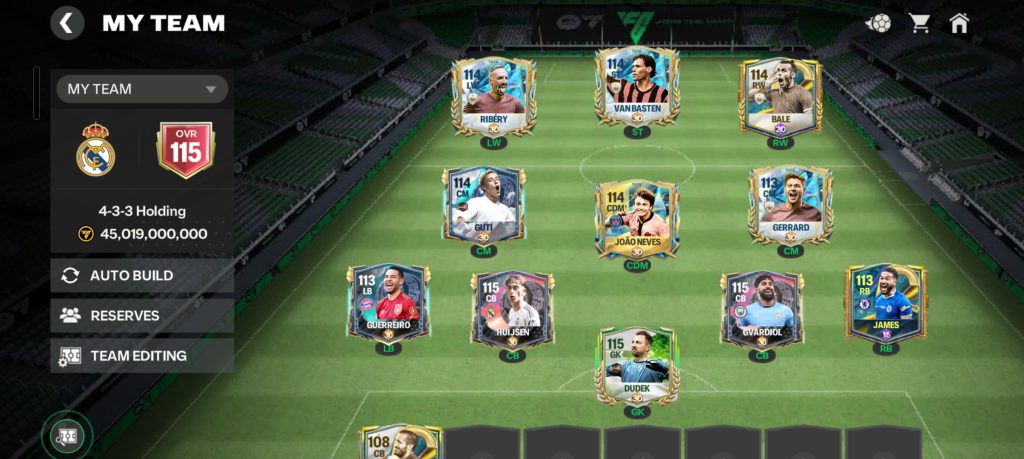Return to the home screen
The image size is (1024, 459).
(959, 23)
